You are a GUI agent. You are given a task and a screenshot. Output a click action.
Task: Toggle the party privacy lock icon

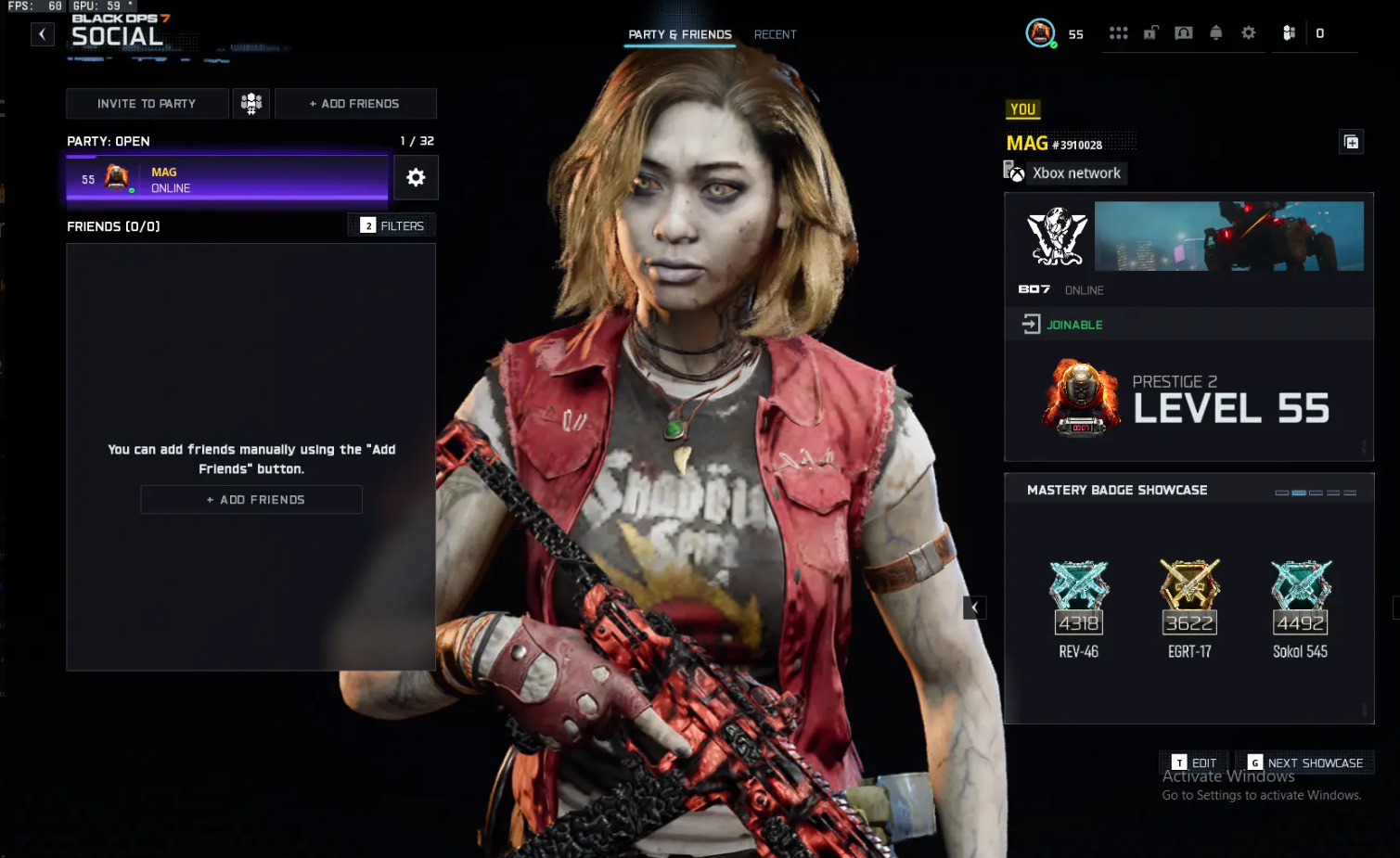pyautogui.click(x=1150, y=32)
